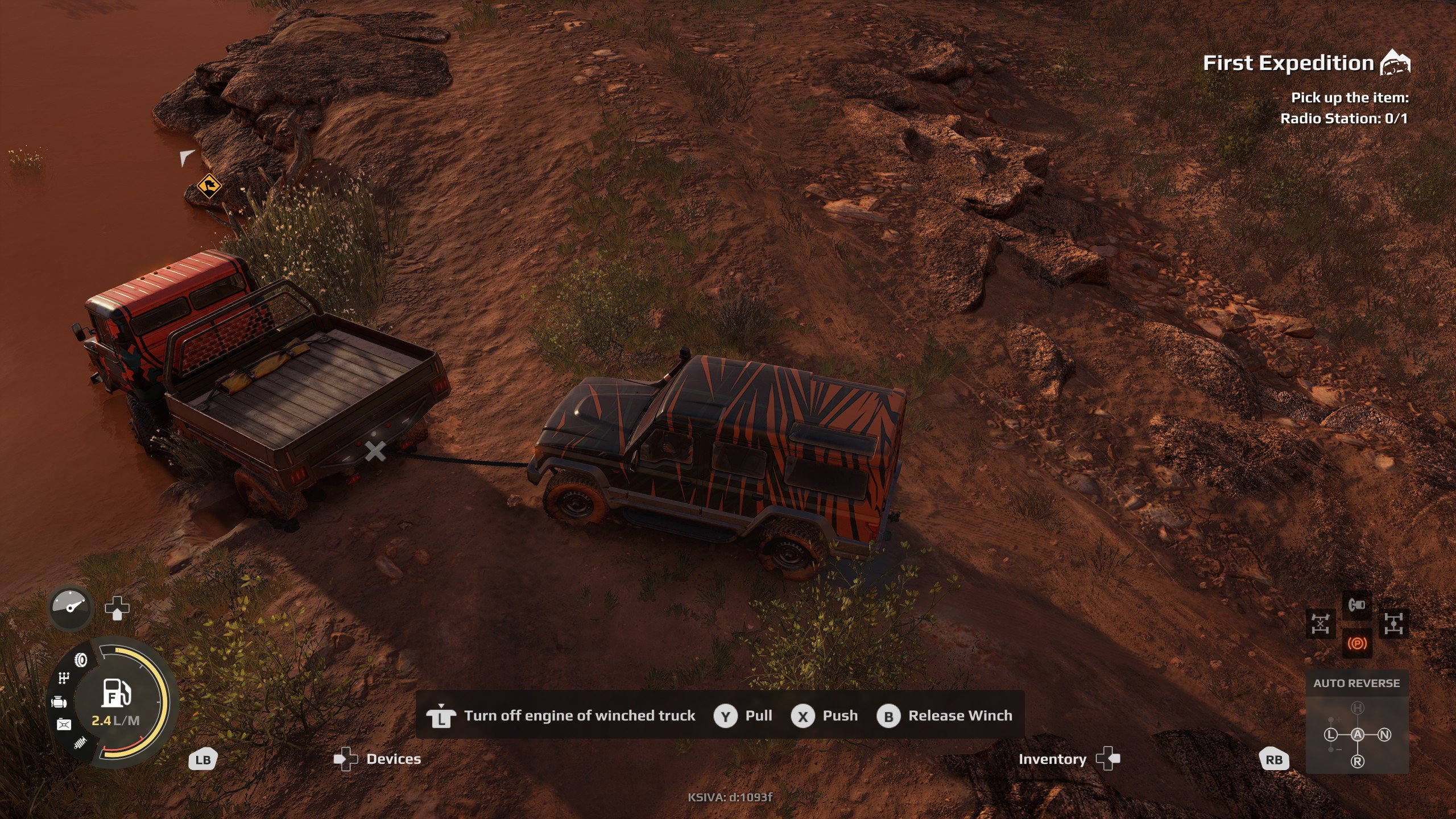Open the Devices menu

[x=378, y=759]
